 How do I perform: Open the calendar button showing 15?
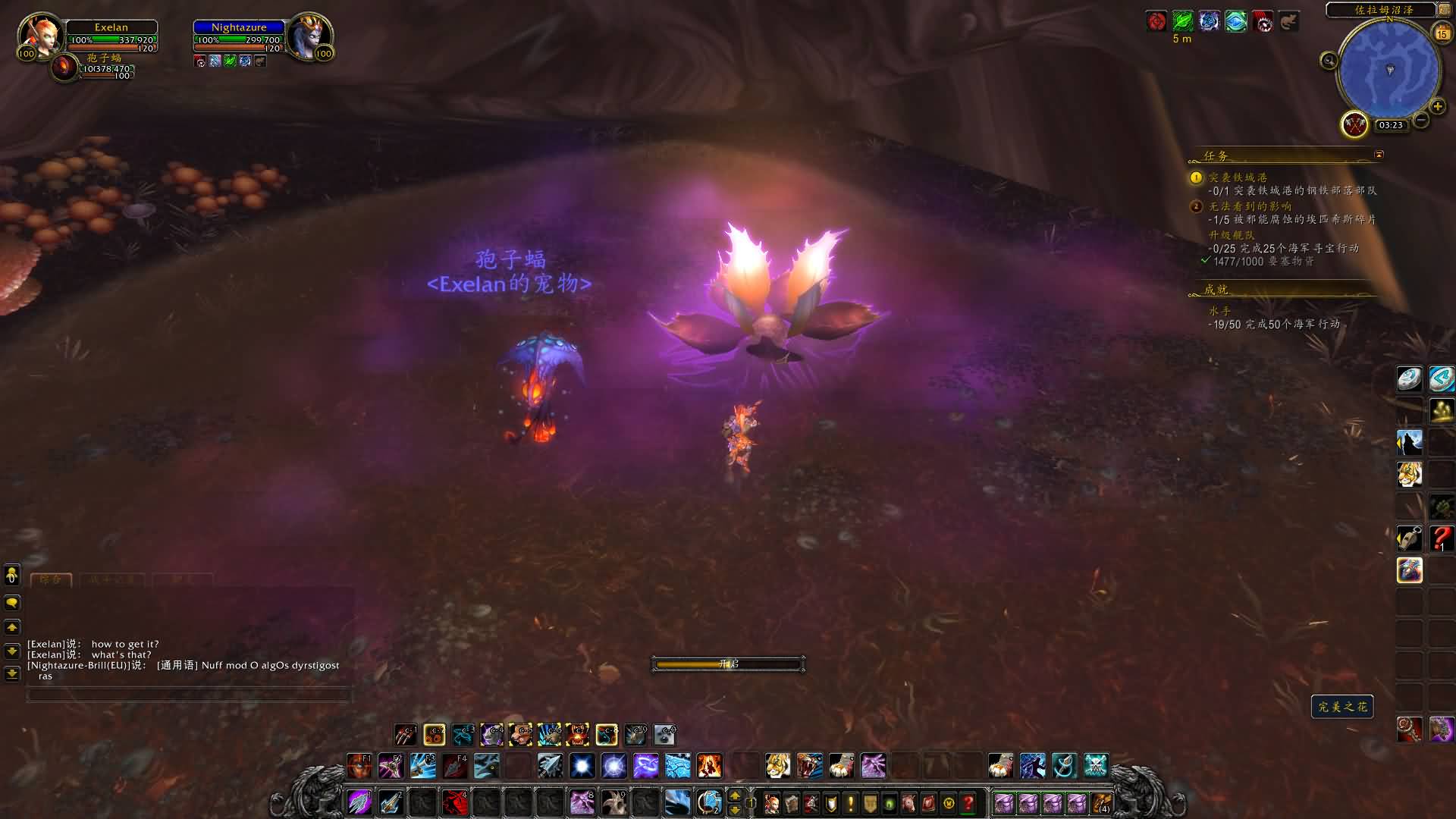click(1442, 33)
